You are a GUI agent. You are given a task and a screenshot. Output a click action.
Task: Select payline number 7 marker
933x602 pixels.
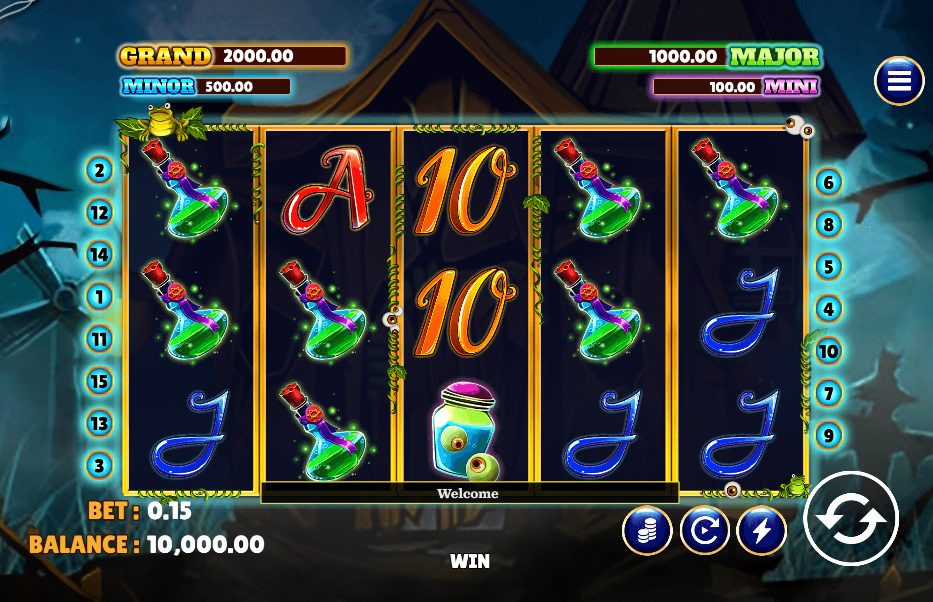(828, 393)
